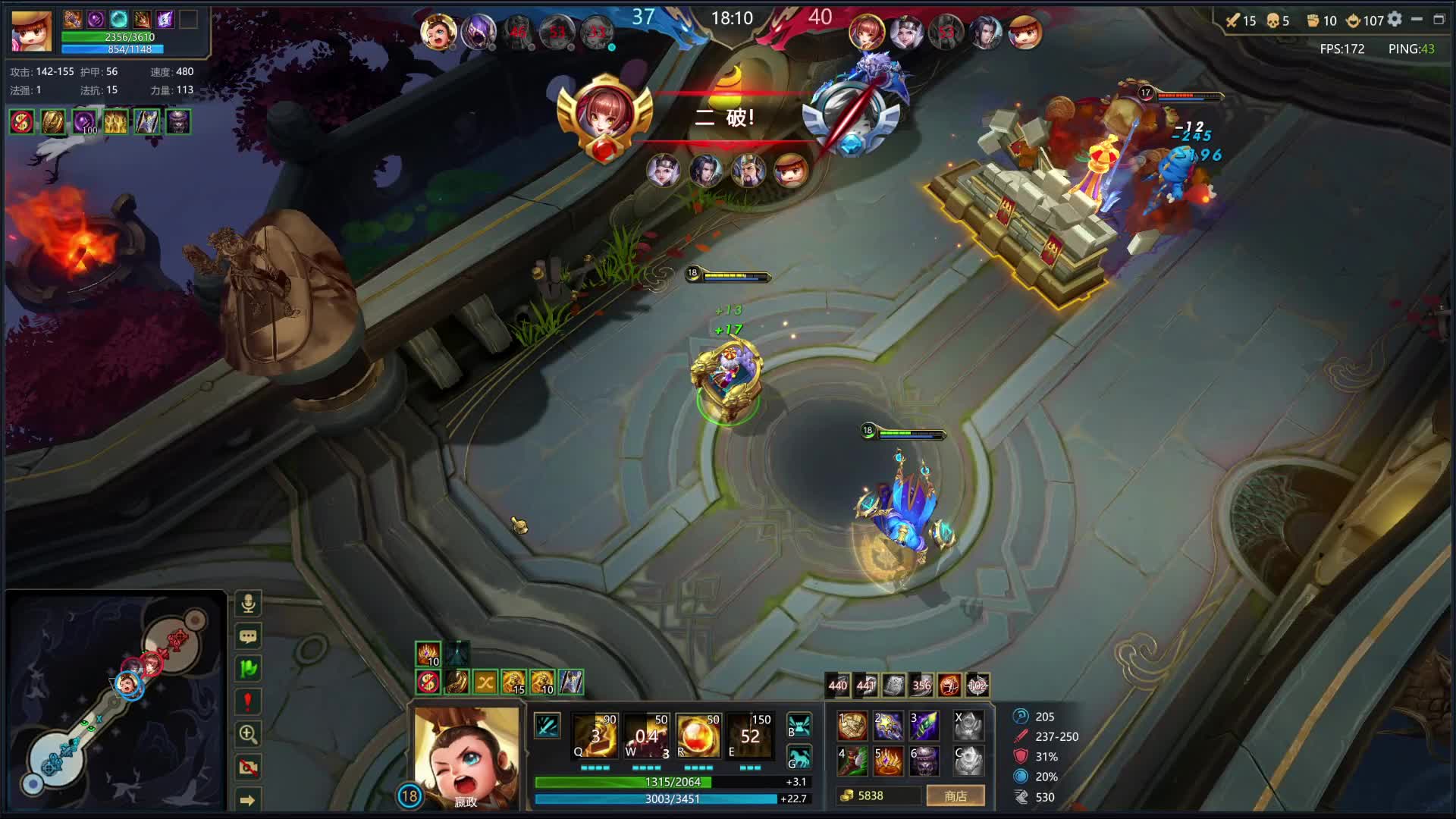Open the 商店 shop button
The width and height of the screenshot is (1456, 819).
pos(955,795)
